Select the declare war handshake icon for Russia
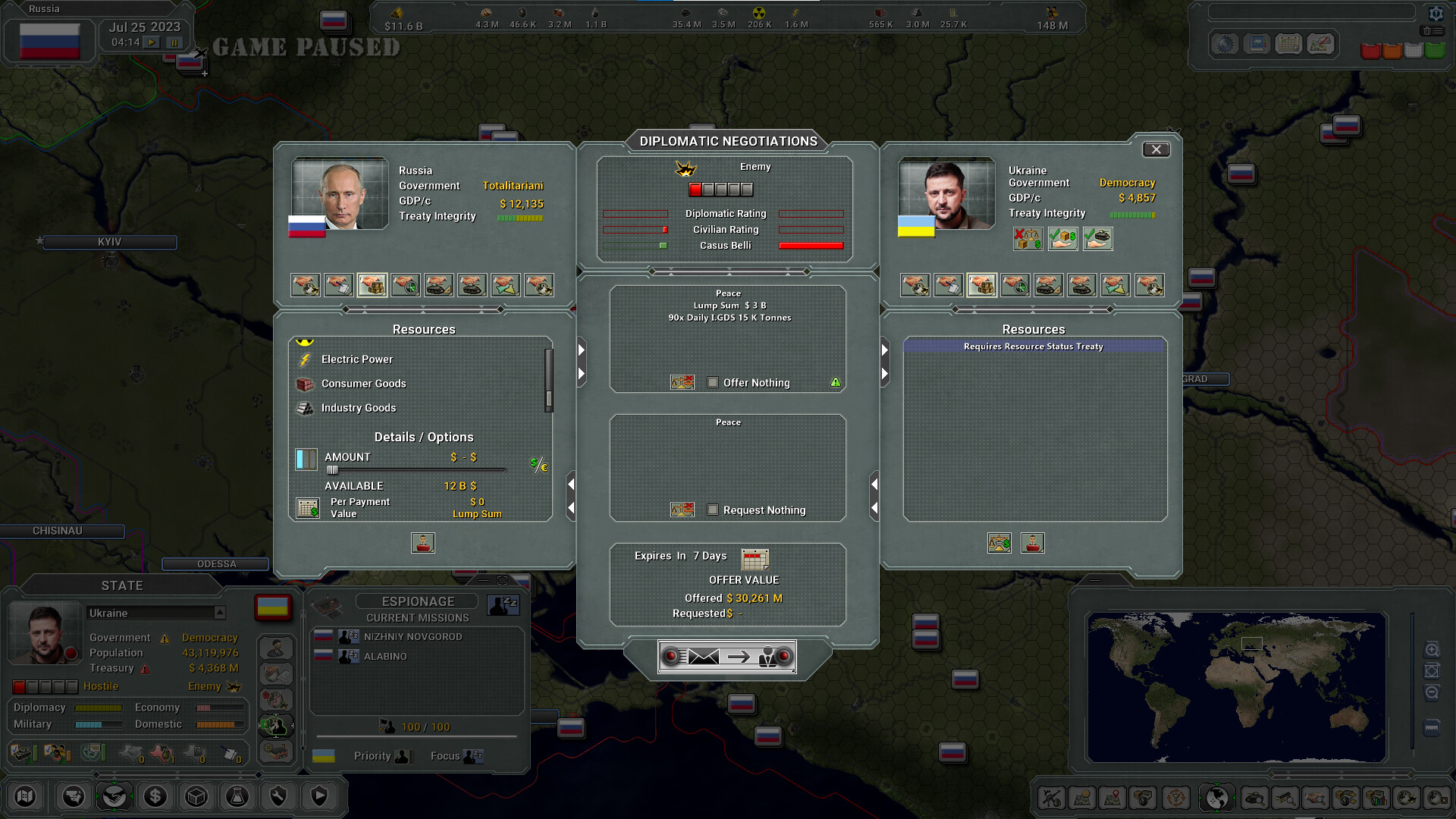1456x819 pixels. (x=306, y=285)
